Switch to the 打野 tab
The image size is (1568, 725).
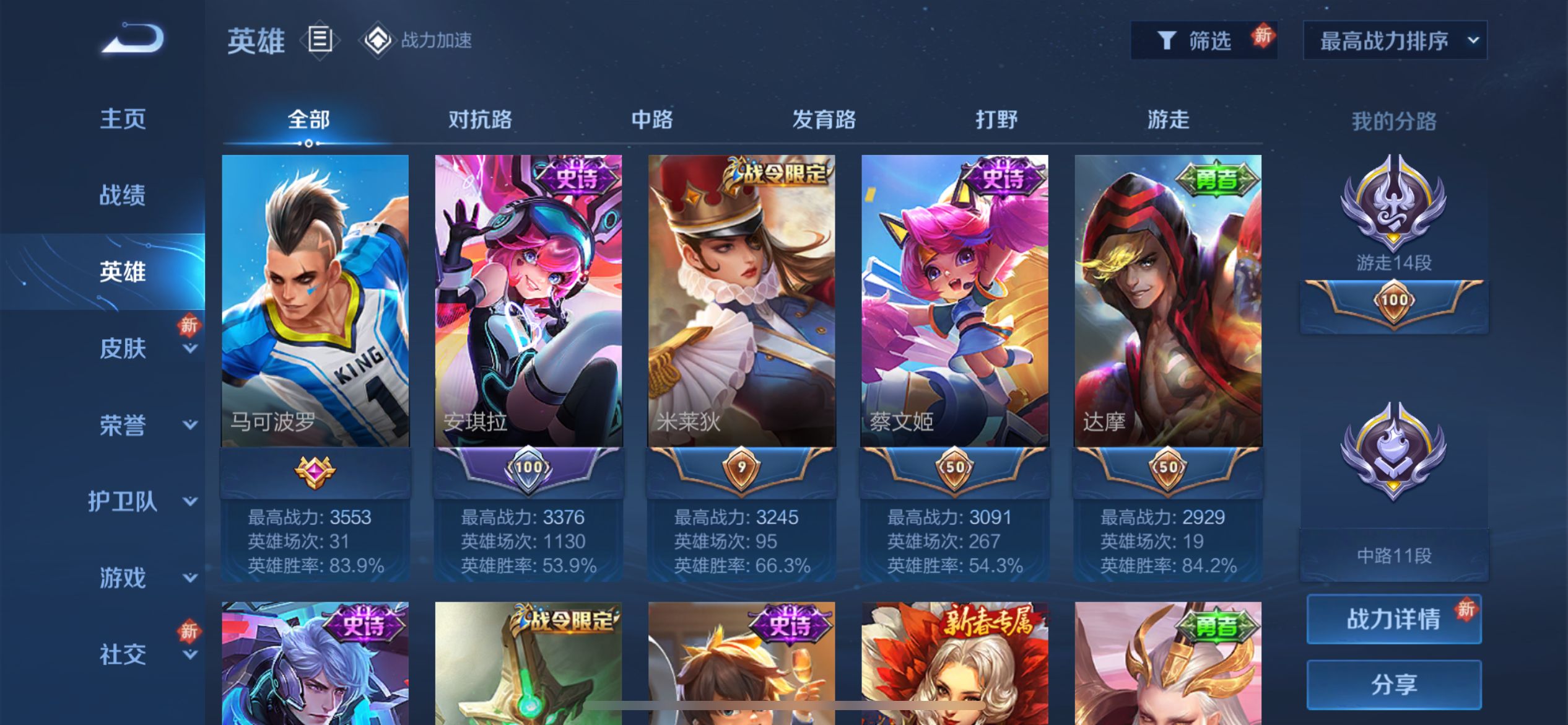(x=996, y=120)
